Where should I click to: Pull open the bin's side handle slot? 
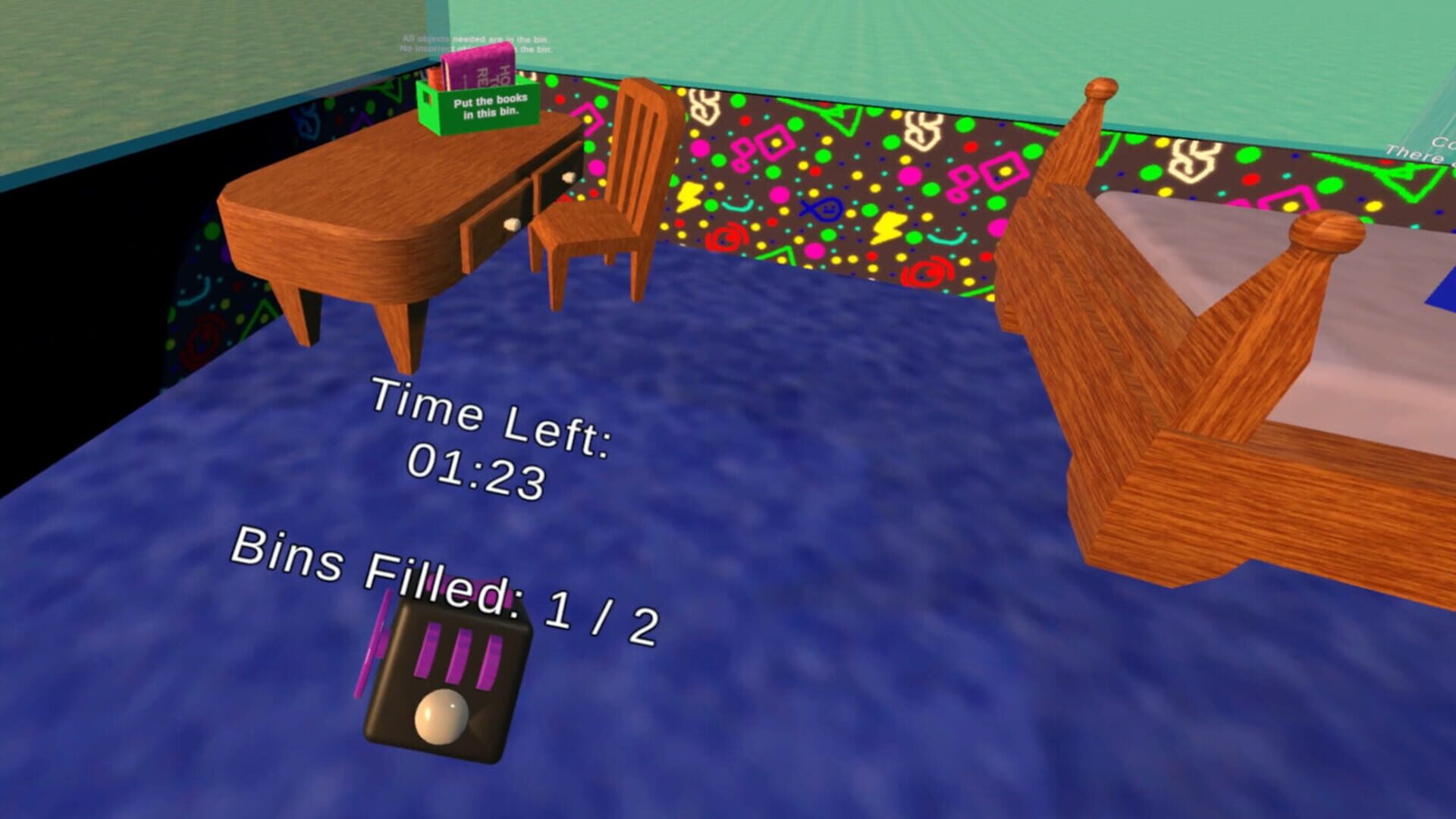coord(427,99)
